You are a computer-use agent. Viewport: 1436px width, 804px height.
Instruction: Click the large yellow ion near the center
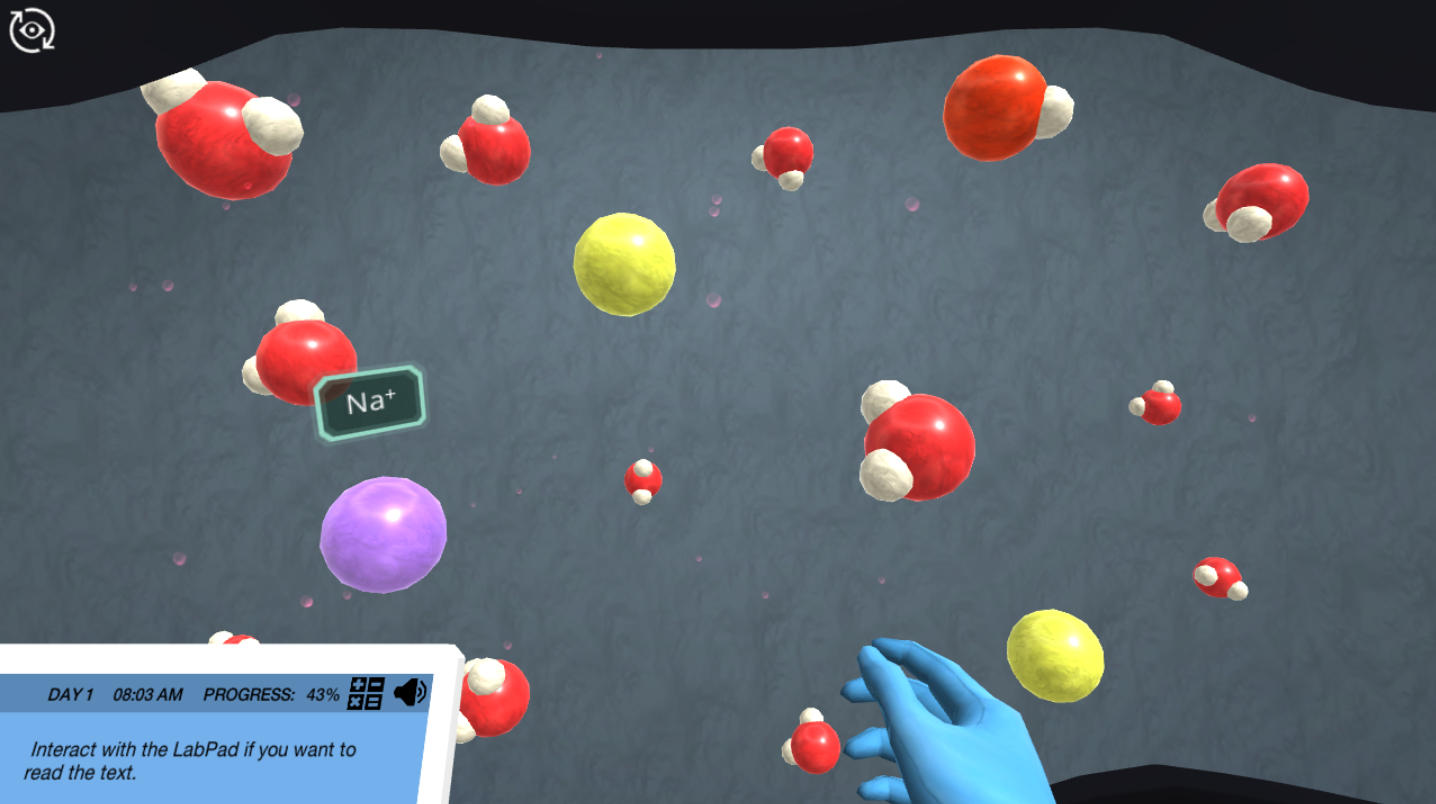623,263
